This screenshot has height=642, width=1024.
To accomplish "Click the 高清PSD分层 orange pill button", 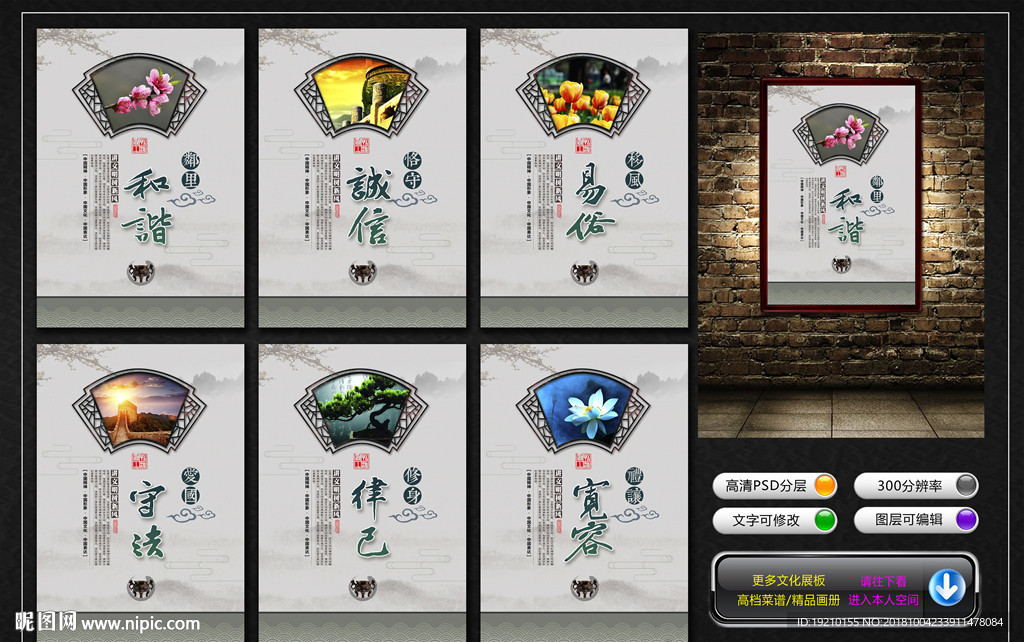I will [x=776, y=486].
